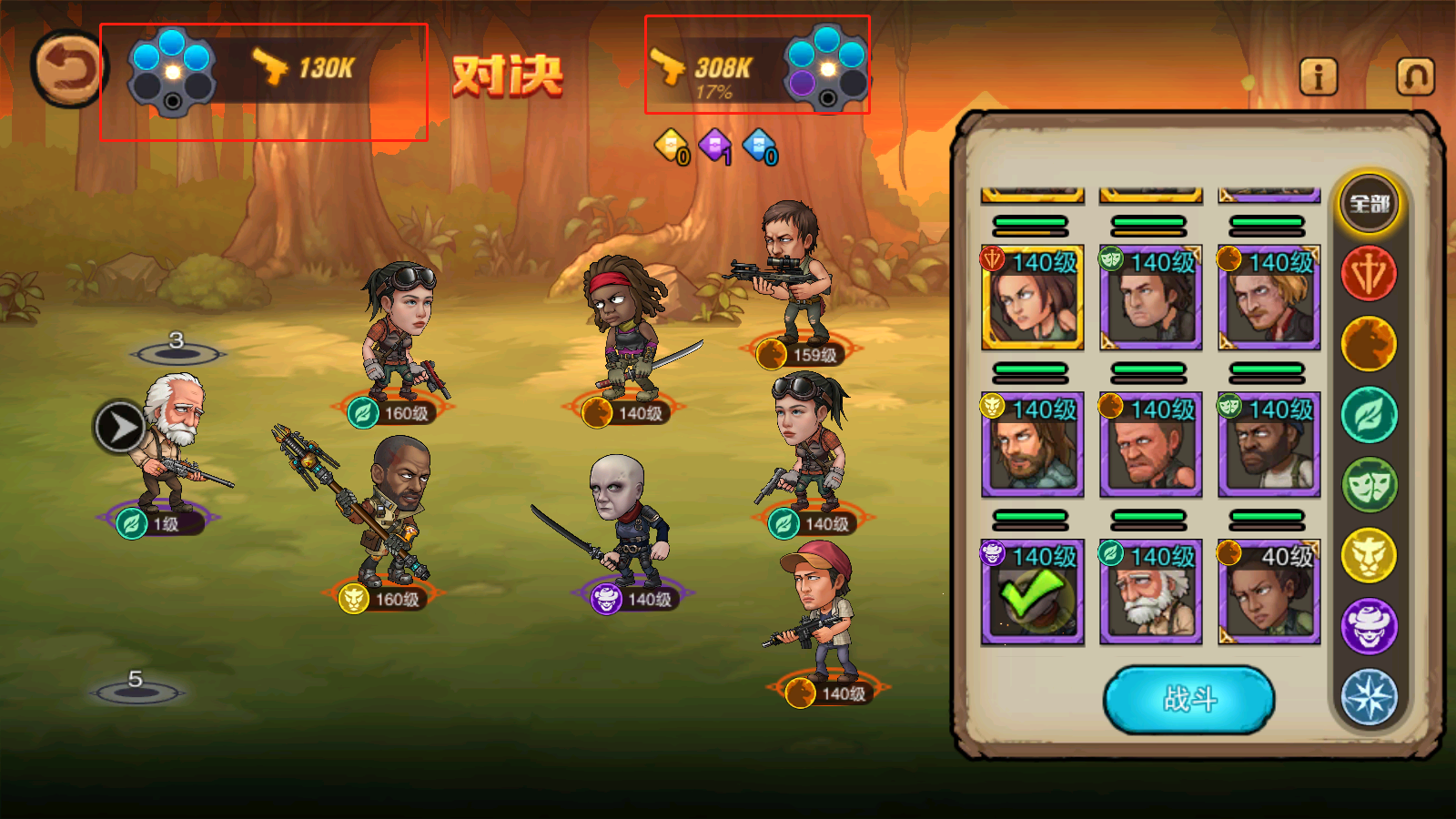Viewport: 1456px width, 819px height.
Task: Select the yellow lion class filter
Action: click(1369, 555)
